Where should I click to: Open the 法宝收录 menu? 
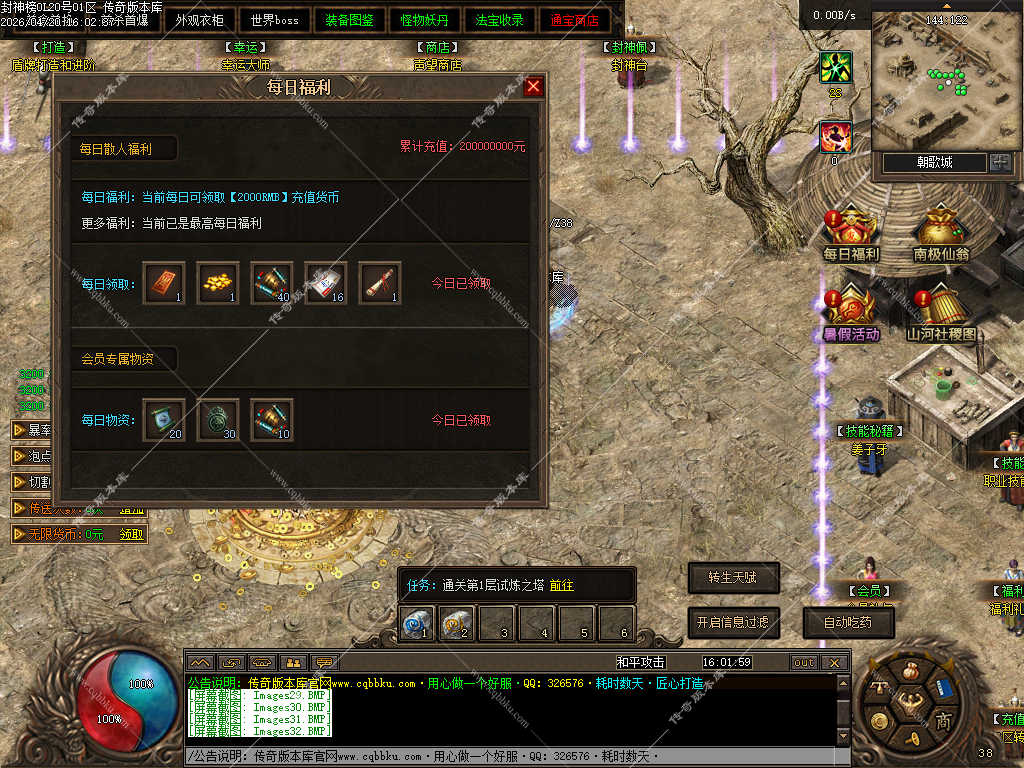[499, 19]
